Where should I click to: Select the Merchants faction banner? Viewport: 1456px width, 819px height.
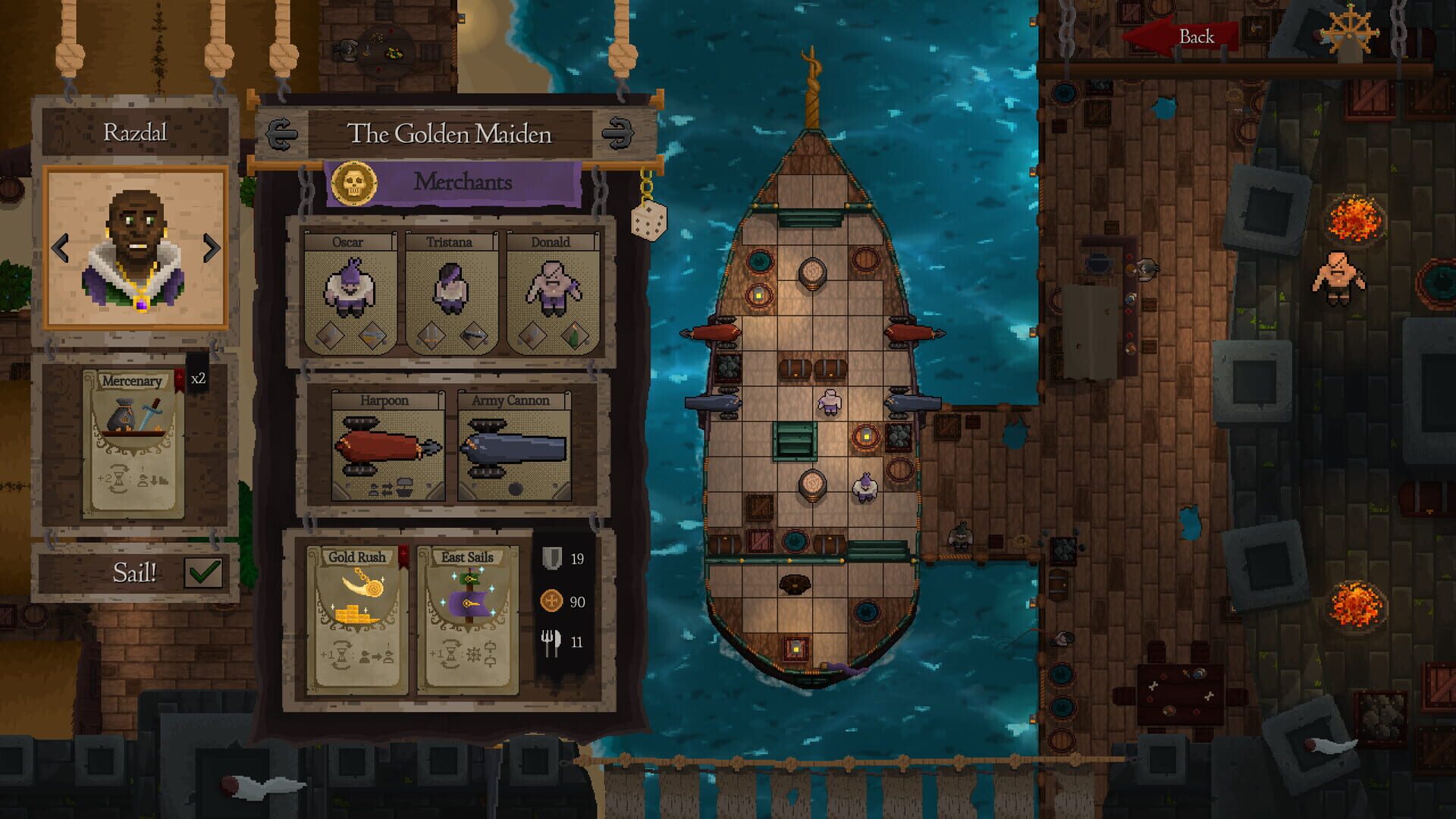461,182
